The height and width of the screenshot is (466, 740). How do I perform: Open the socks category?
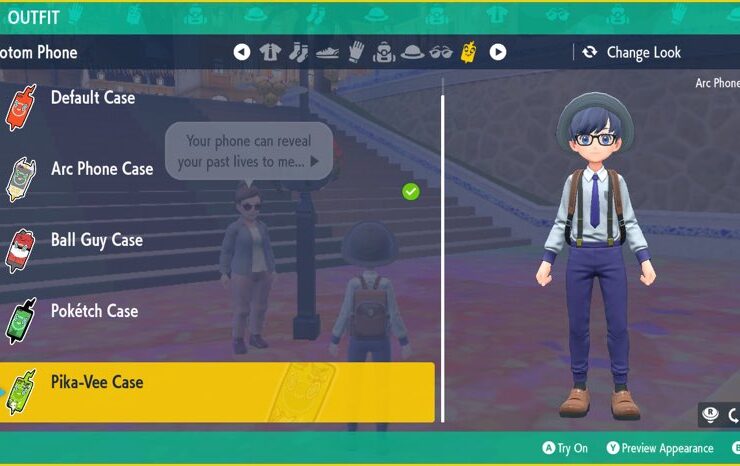click(298, 52)
